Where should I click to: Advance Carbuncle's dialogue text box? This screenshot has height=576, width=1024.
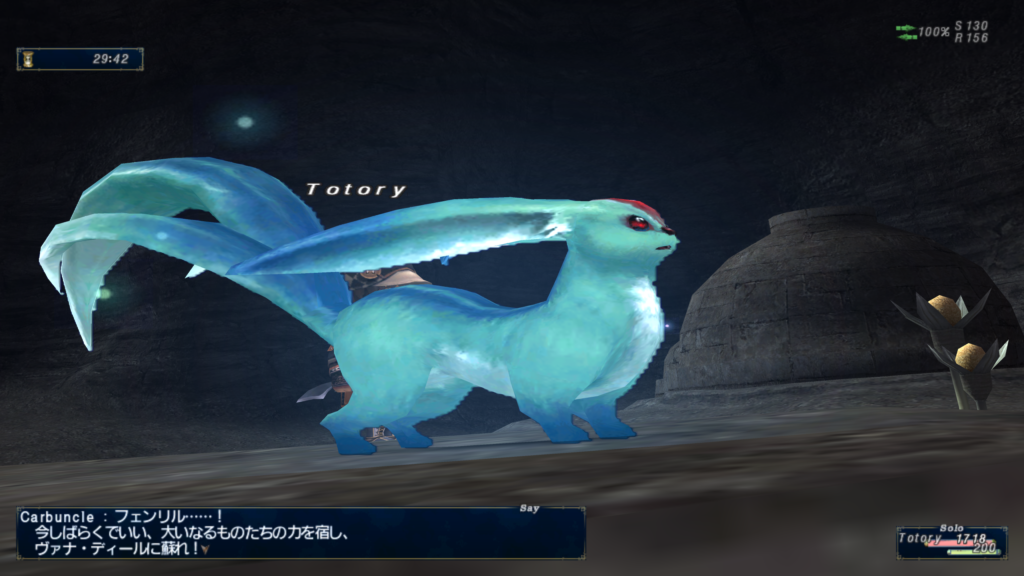click(x=300, y=533)
